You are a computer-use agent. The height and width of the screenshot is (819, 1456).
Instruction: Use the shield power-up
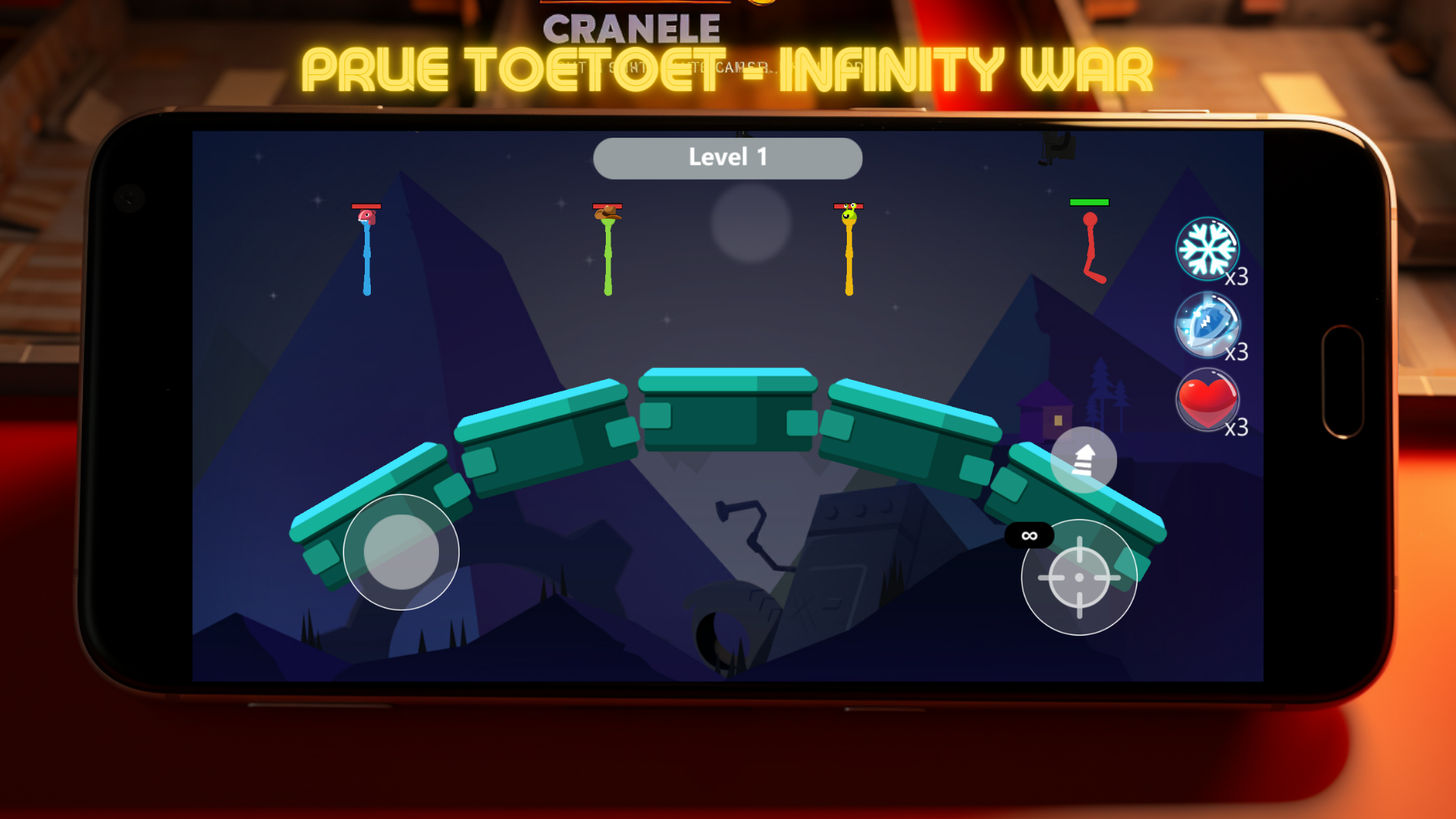[x=1207, y=326]
